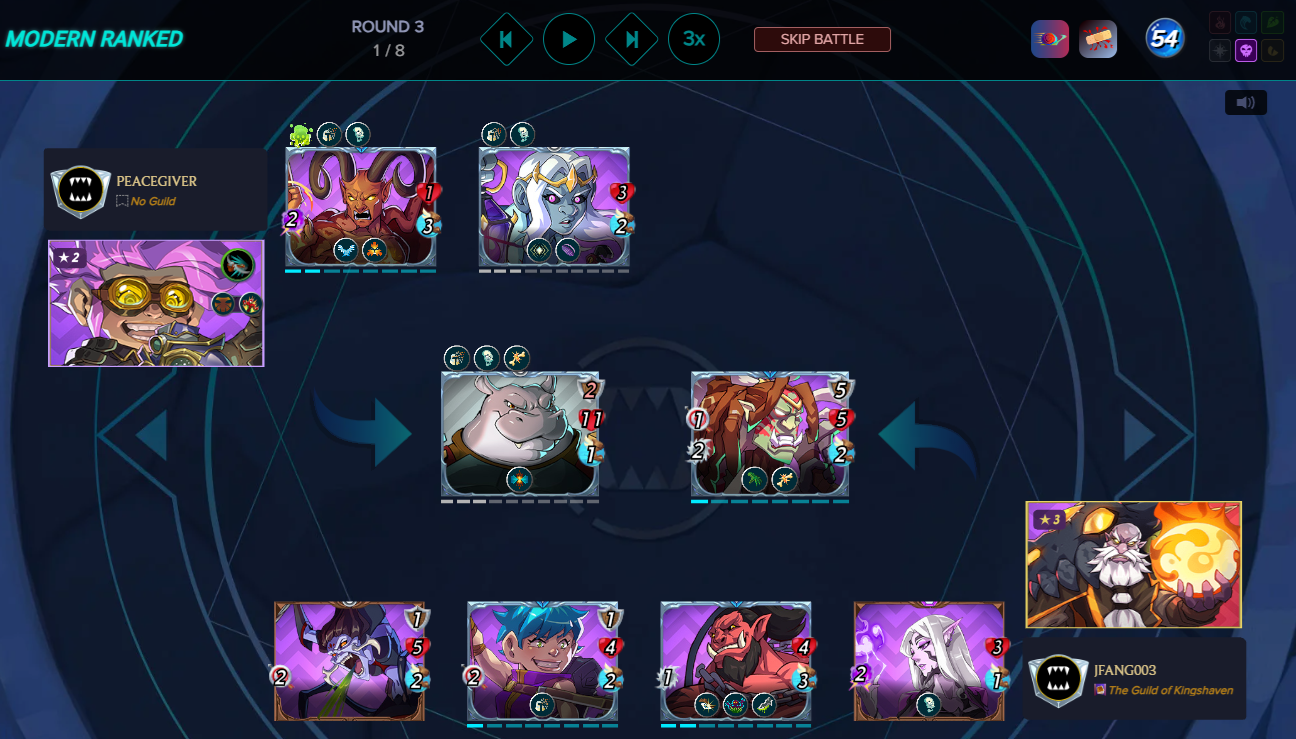Inspect the goggled purple-haired summoner card
1296x739 pixels.
click(156, 303)
